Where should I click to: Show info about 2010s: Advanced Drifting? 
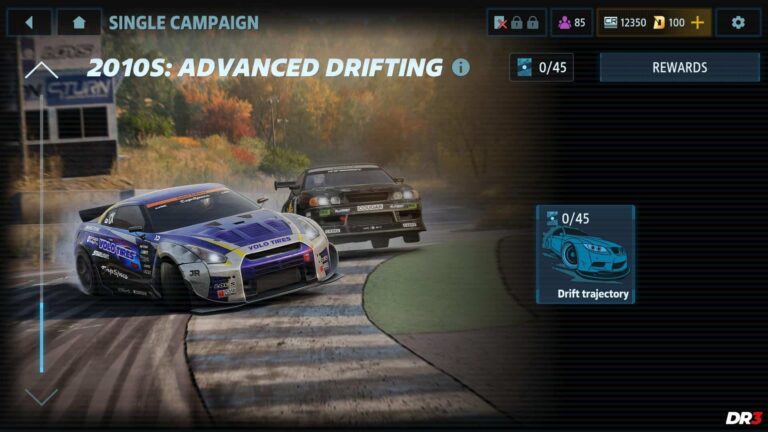click(x=461, y=68)
